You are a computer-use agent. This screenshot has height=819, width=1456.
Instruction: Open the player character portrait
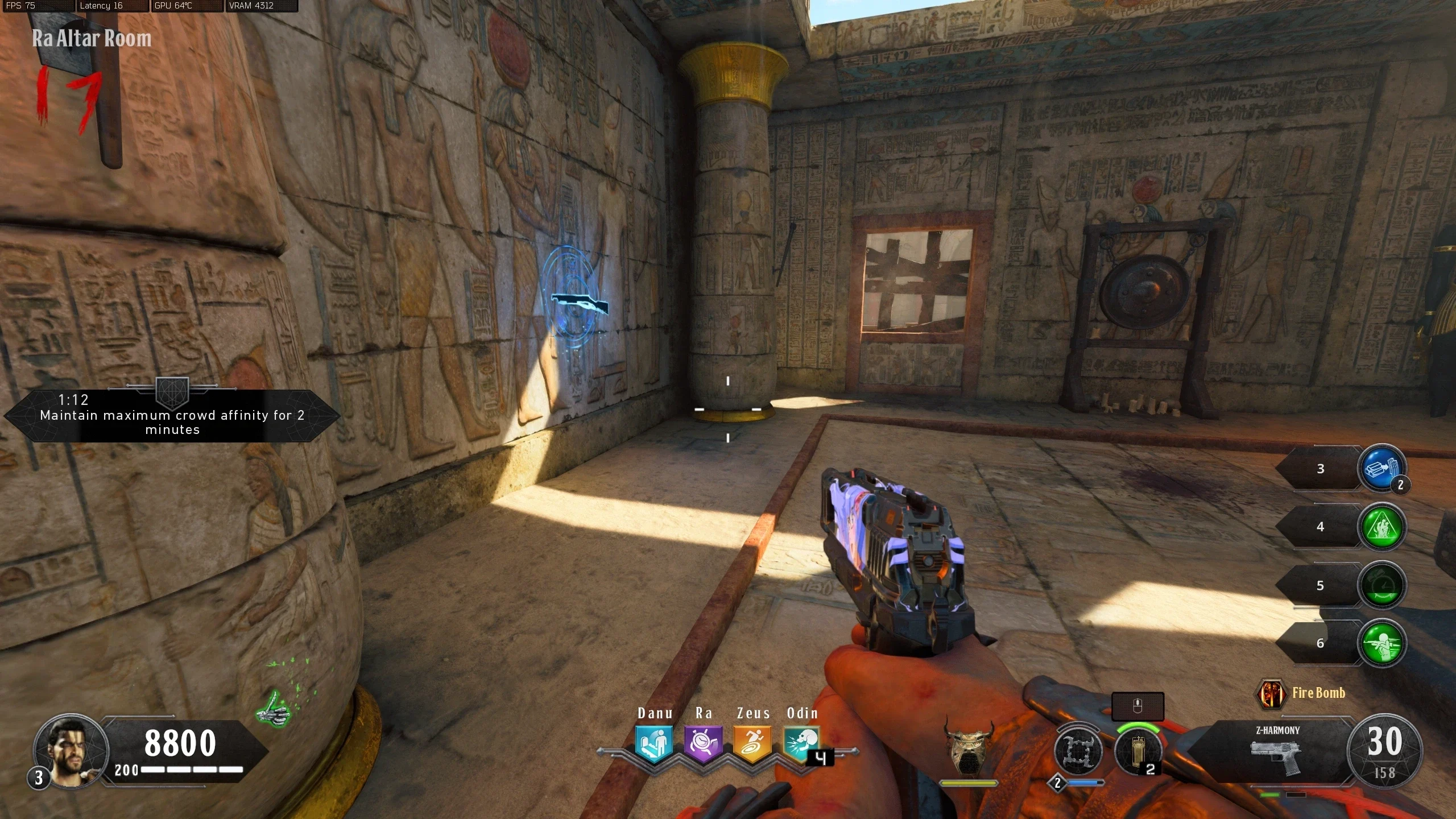click(71, 750)
